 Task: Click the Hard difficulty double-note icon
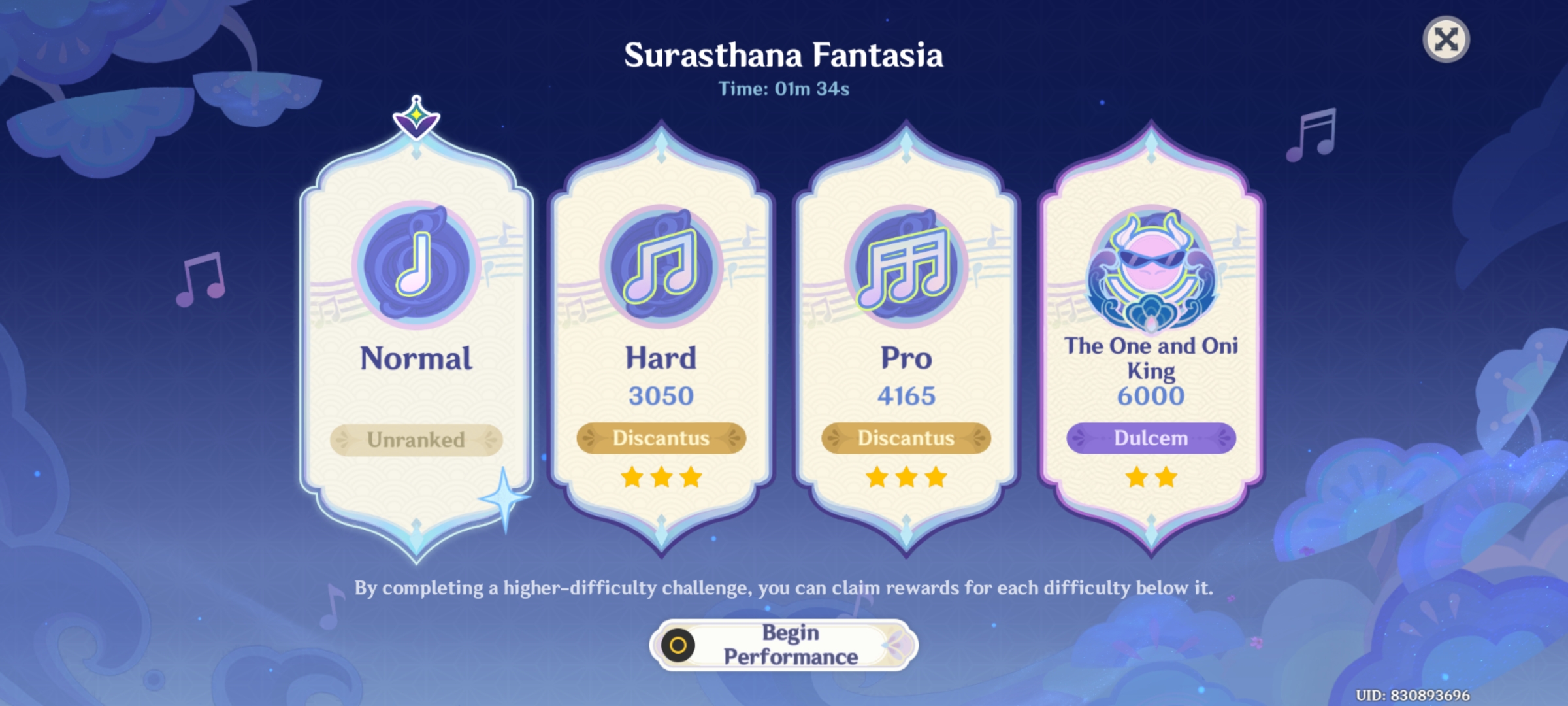coord(661,265)
